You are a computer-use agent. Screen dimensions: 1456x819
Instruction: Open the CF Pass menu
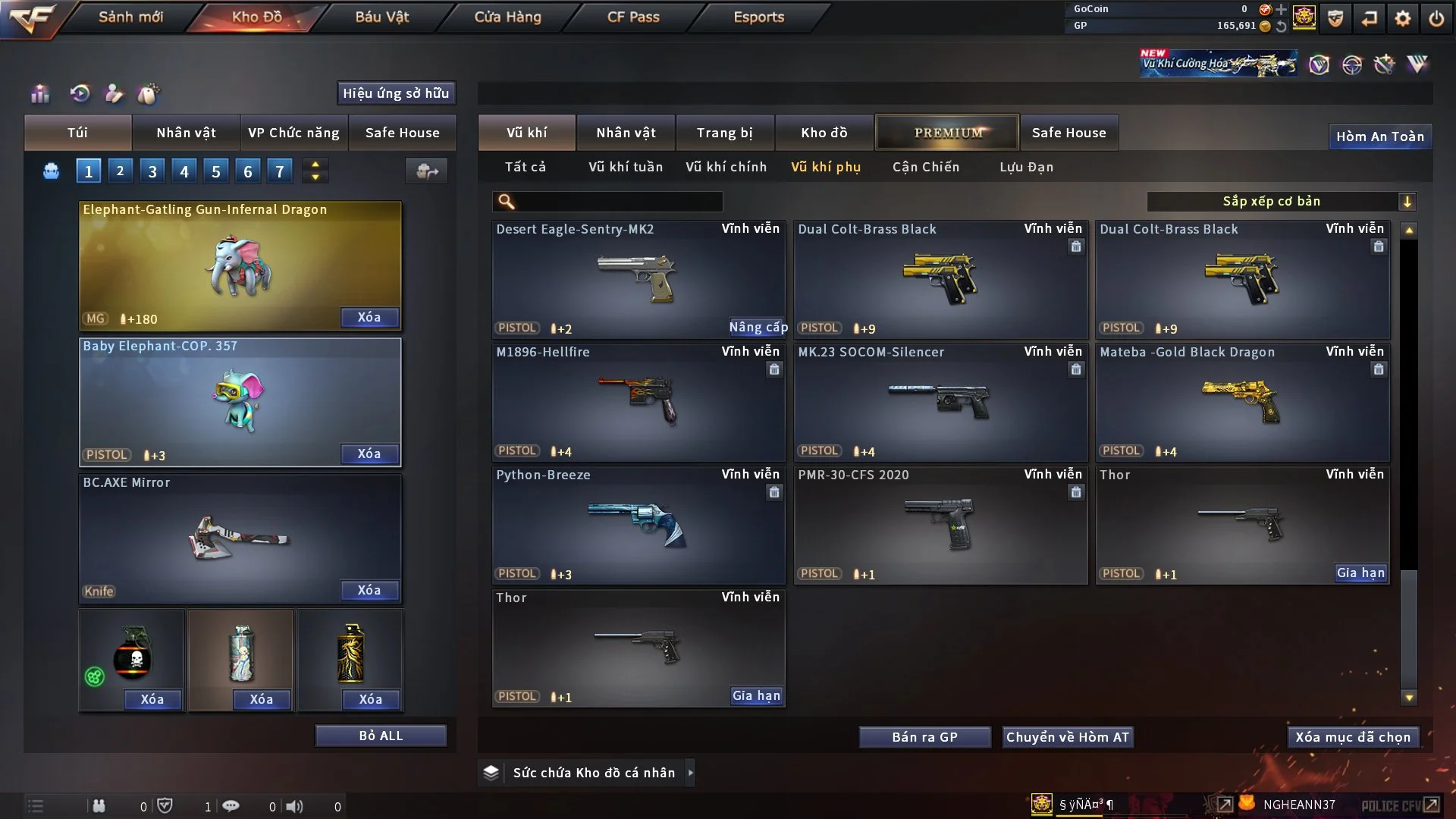(x=633, y=17)
